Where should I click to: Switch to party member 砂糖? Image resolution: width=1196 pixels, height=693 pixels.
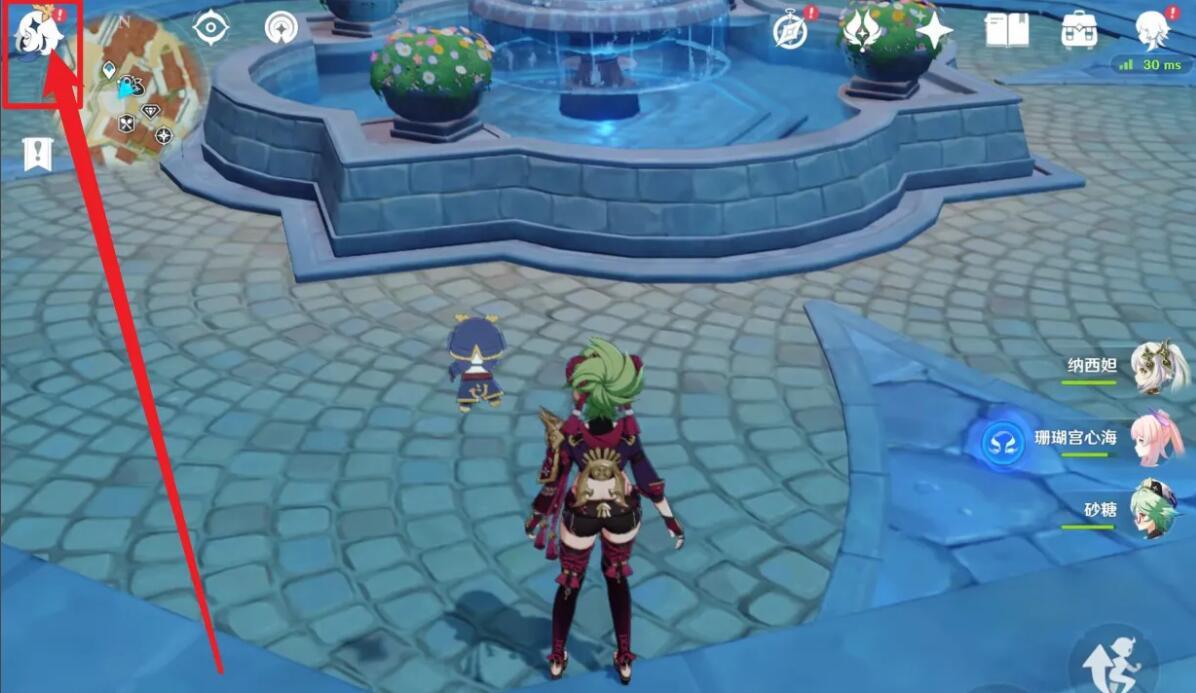(1155, 510)
